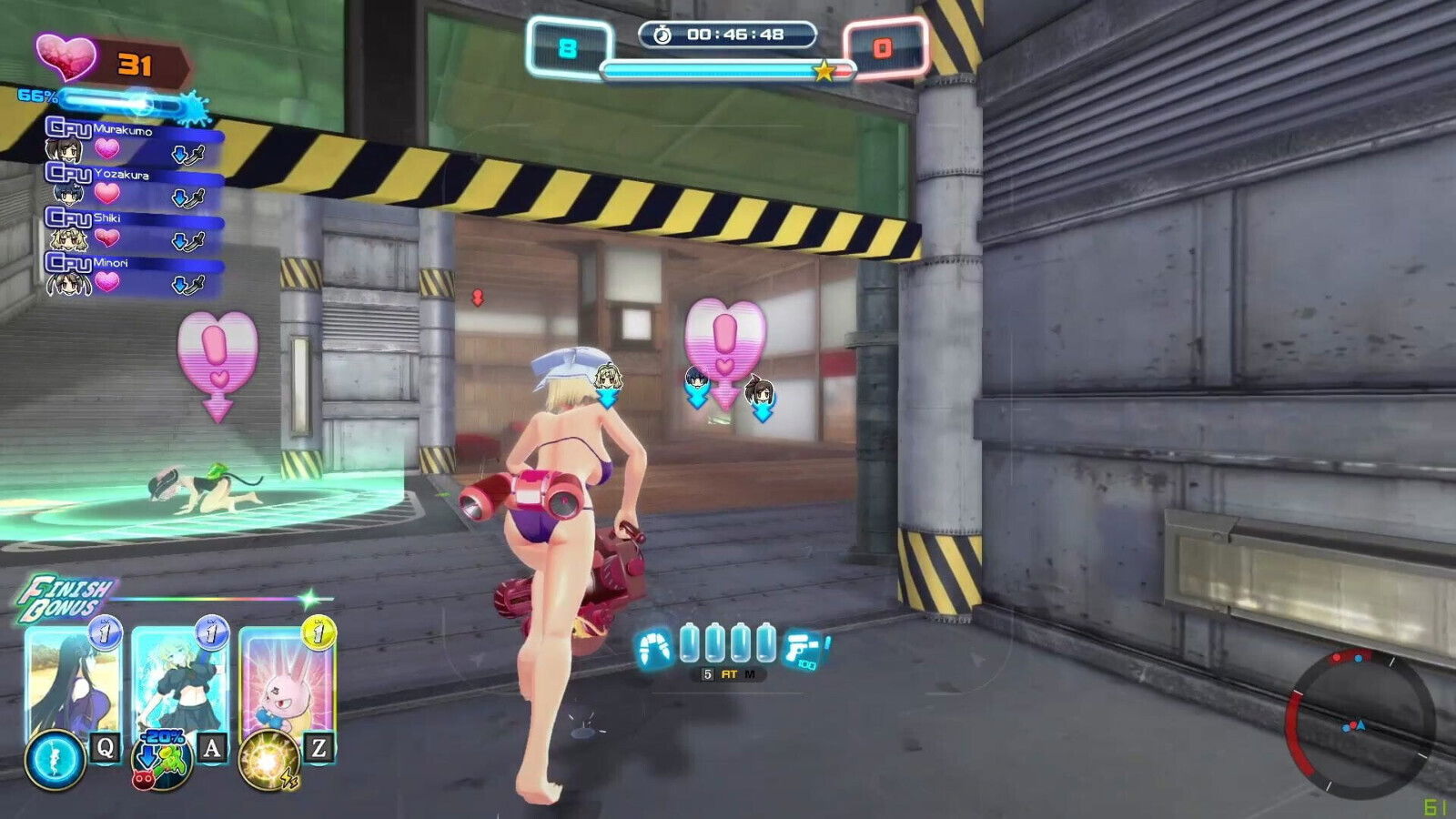The width and height of the screenshot is (1456, 819).
Task: Expand the AT ammo type selector
Action: pyautogui.click(x=731, y=673)
